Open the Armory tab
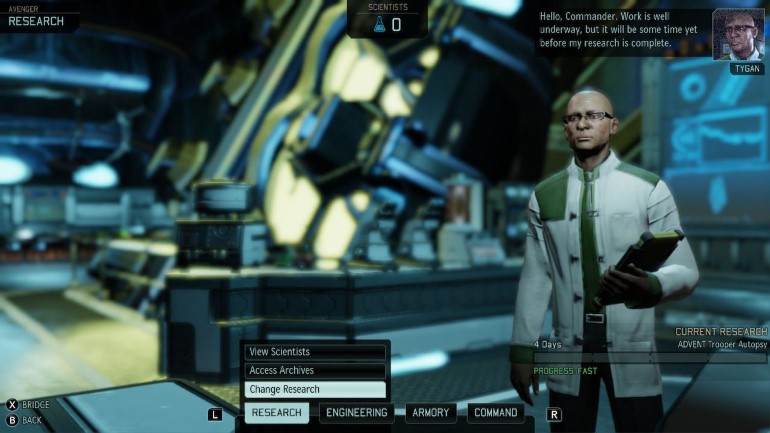 [x=431, y=413]
